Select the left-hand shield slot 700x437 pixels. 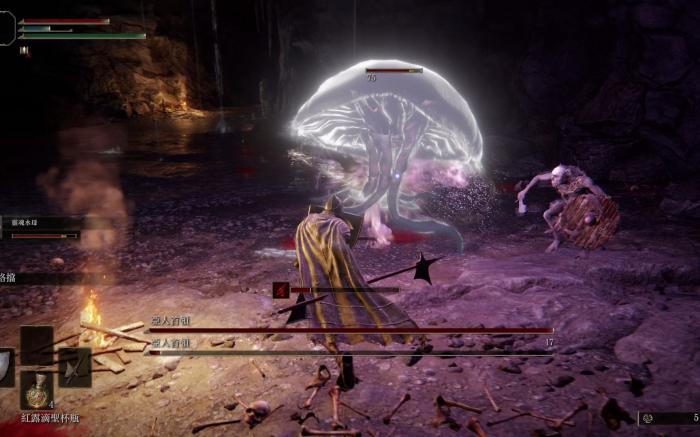[x=5, y=367]
